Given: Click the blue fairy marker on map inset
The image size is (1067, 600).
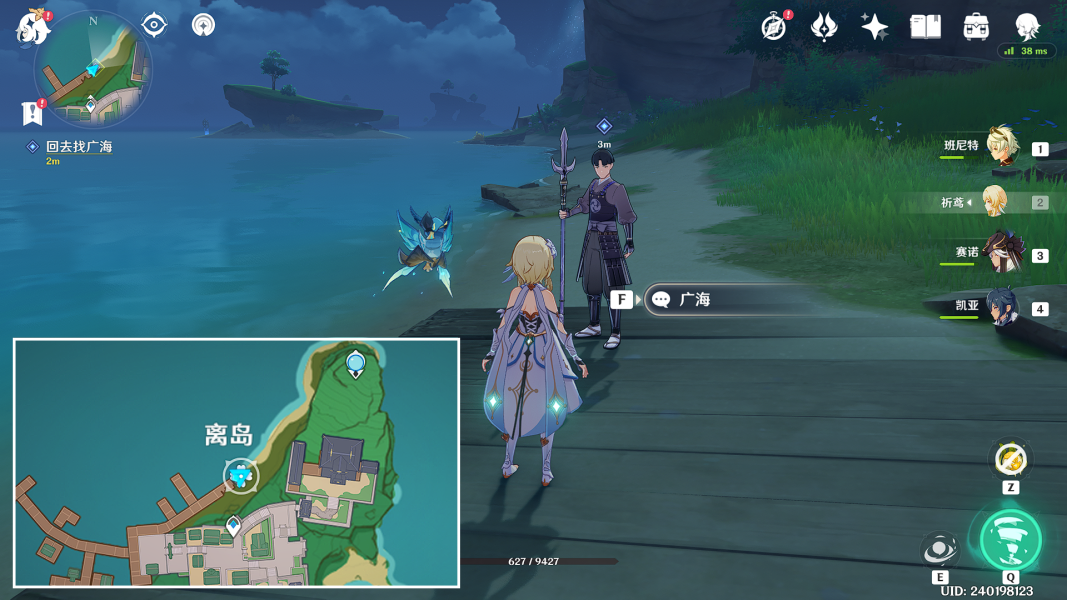Looking at the screenshot, I should point(240,476).
